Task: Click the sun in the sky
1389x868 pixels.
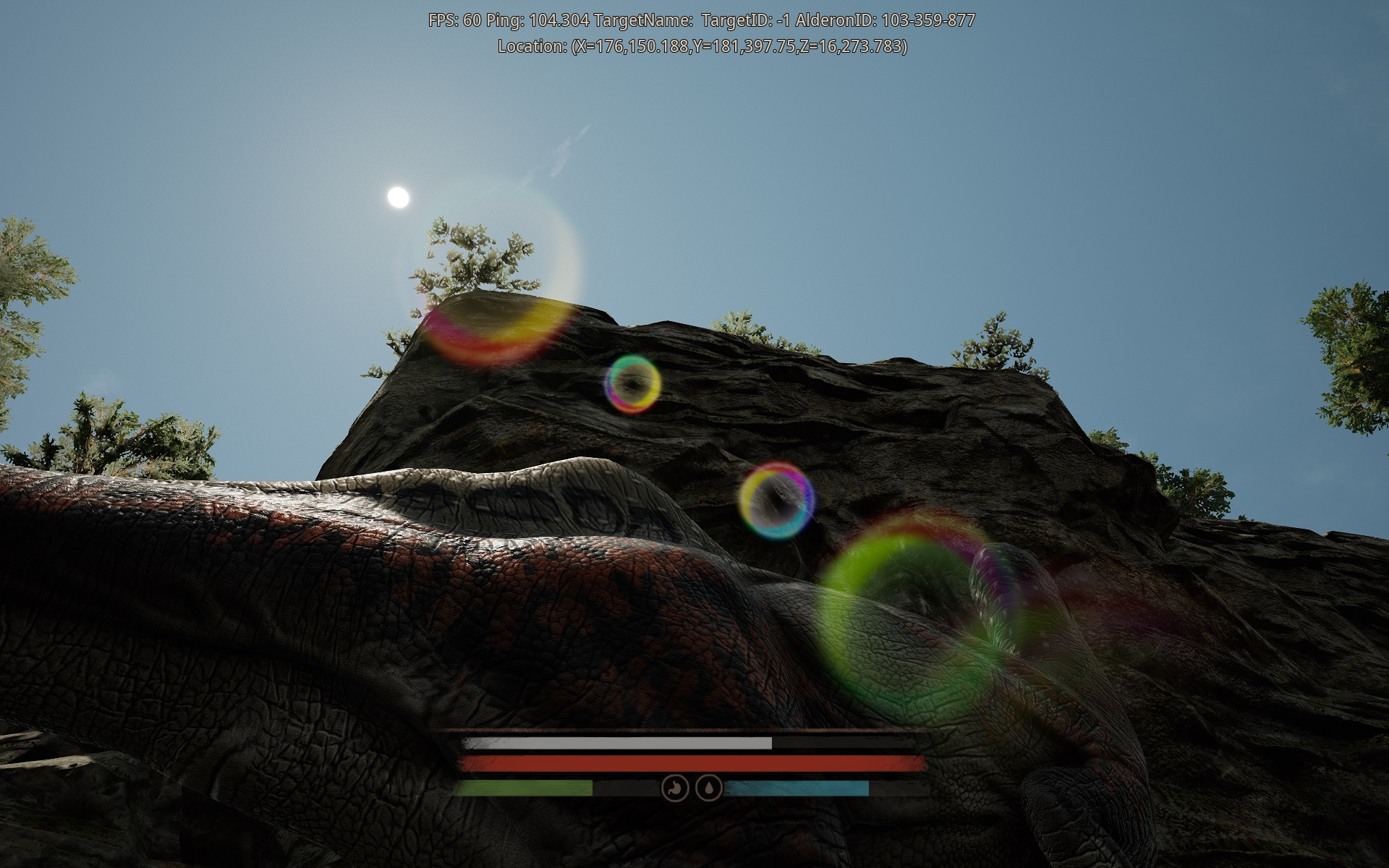Action: pyautogui.click(x=399, y=196)
